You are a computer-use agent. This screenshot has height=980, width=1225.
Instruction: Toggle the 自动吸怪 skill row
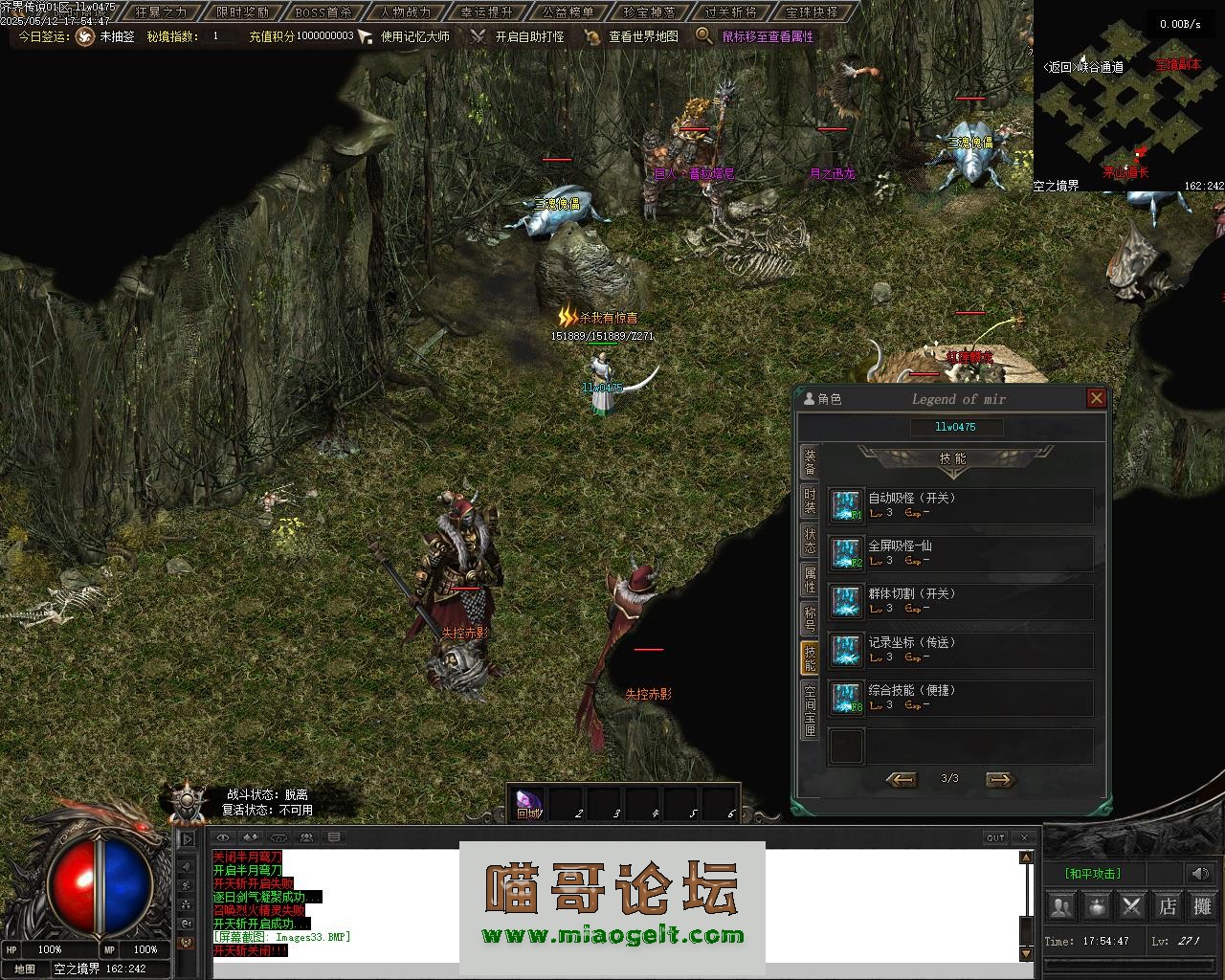coord(960,505)
